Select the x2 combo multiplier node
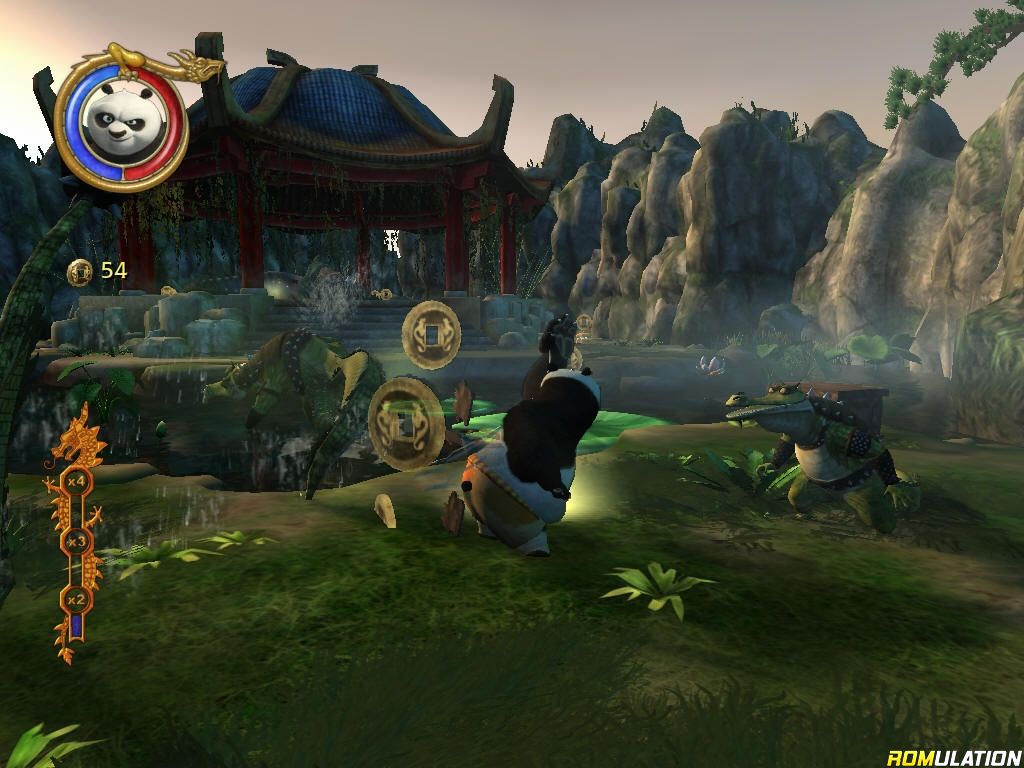This screenshot has width=1024, height=768. [x=74, y=600]
